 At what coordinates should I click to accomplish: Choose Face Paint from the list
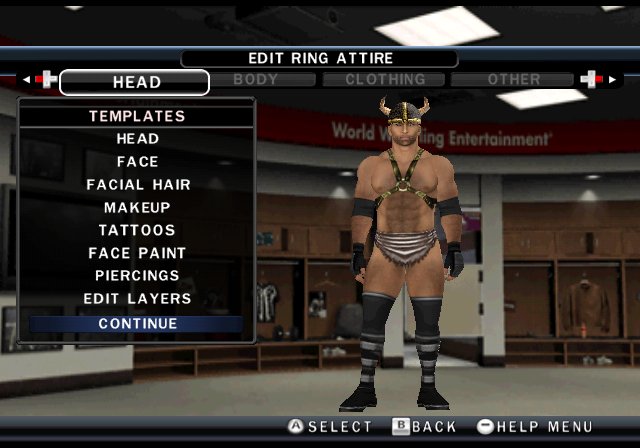click(136, 254)
